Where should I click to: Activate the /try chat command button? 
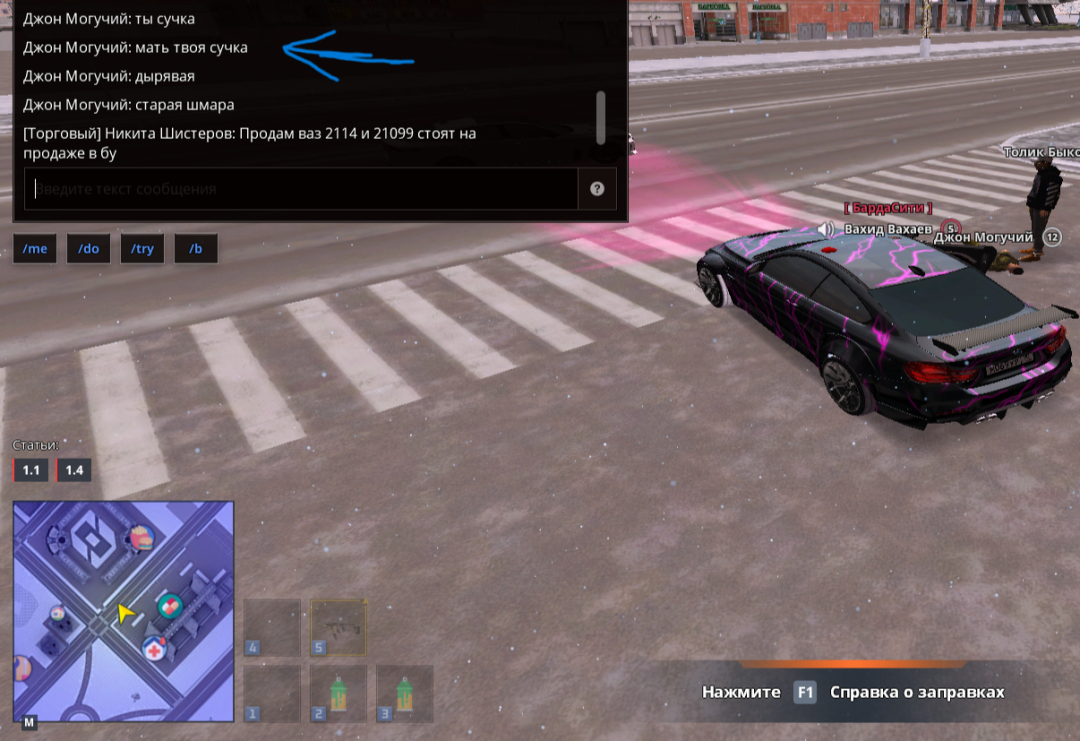click(x=143, y=249)
